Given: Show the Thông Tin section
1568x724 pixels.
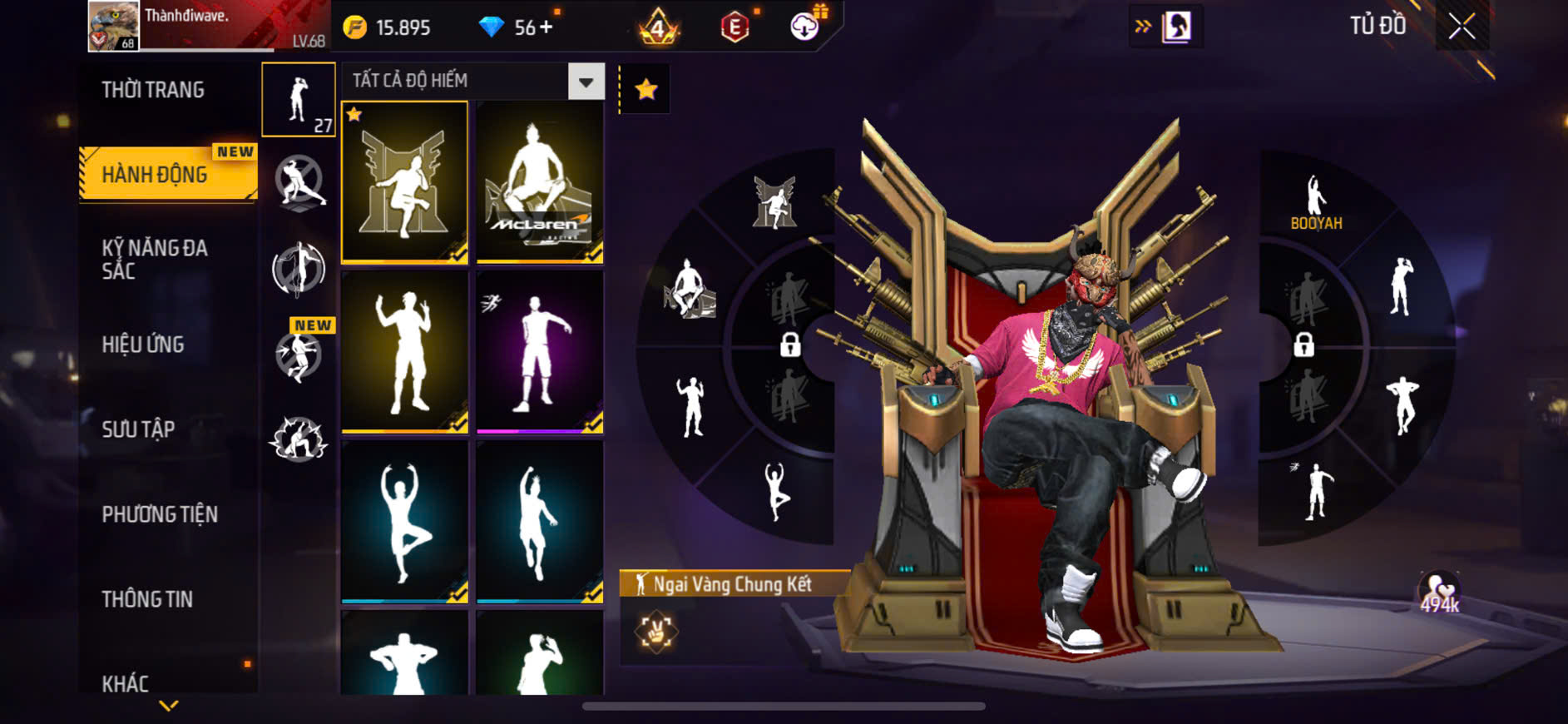Looking at the screenshot, I should [147, 599].
